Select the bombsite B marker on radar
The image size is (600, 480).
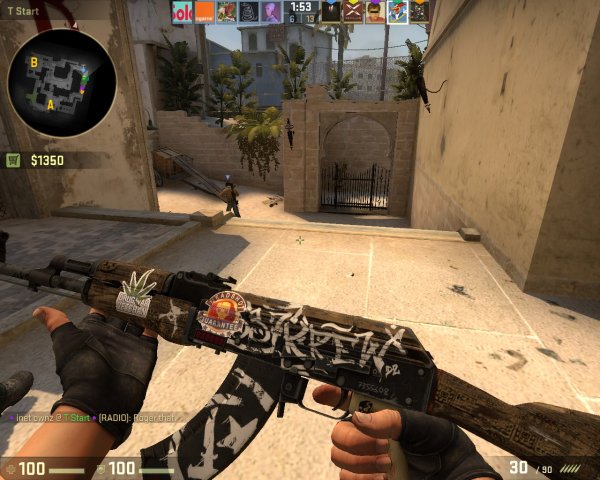(34, 61)
